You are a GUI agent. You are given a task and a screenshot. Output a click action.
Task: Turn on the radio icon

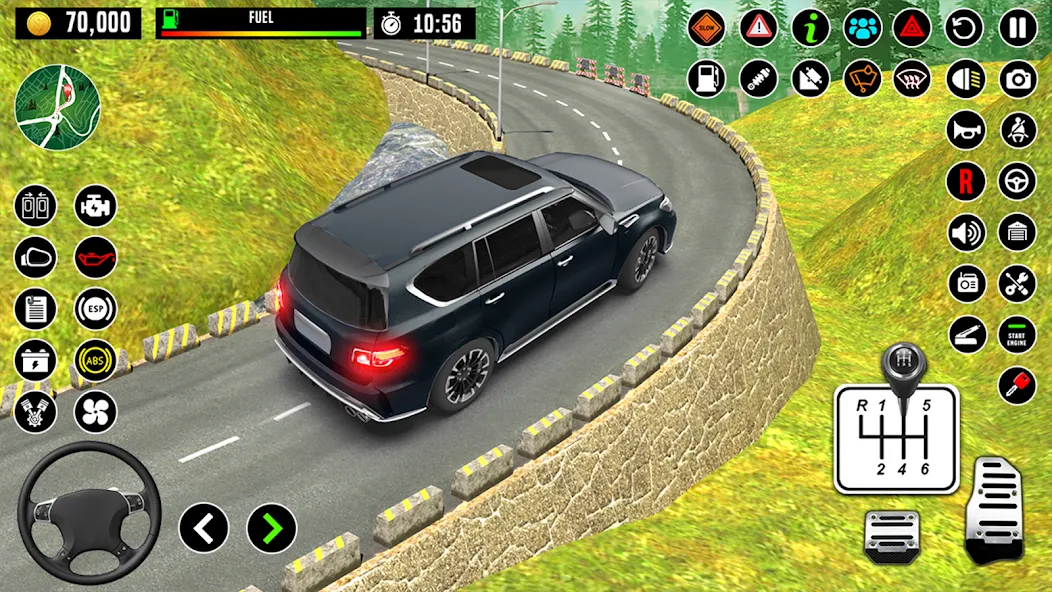965,283
